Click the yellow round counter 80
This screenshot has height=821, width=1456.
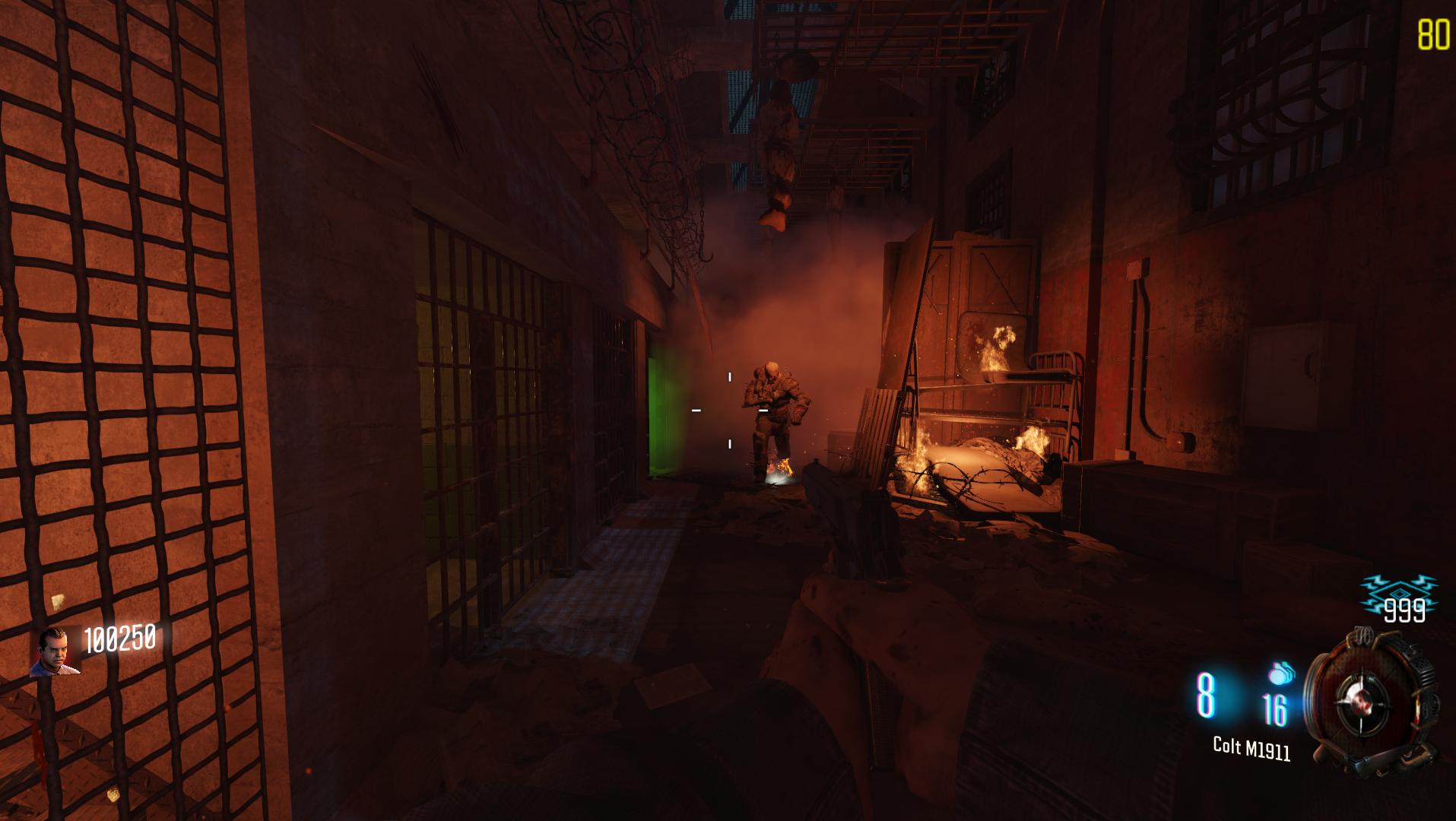point(1432,33)
